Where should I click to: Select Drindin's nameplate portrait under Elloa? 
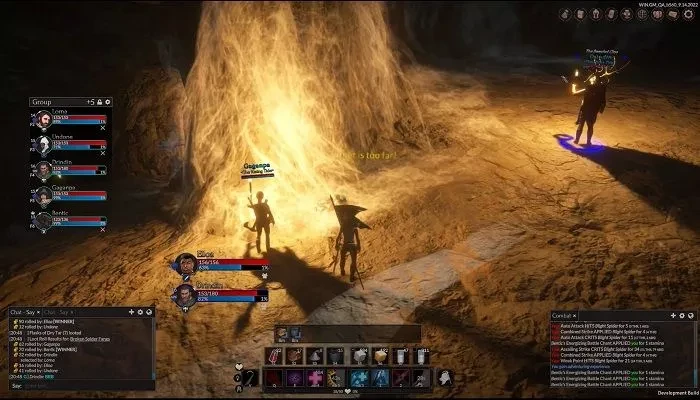pyautogui.click(x=184, y=295)
